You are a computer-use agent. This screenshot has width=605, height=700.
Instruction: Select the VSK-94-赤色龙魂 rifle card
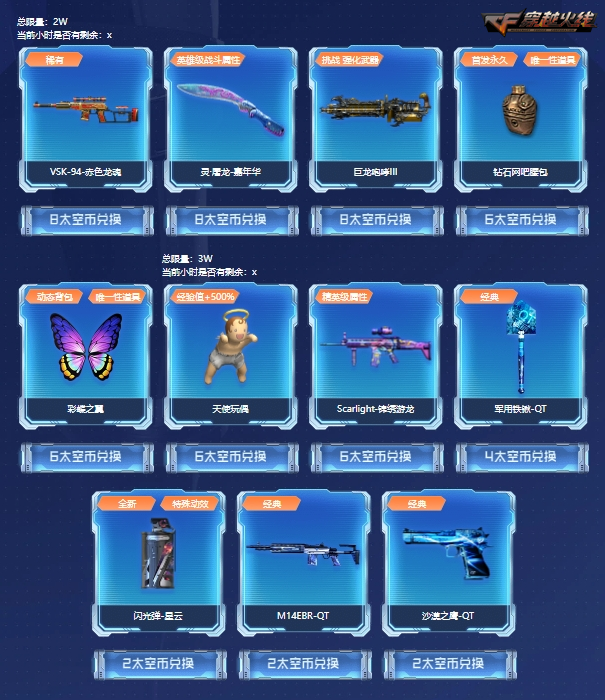86,119
